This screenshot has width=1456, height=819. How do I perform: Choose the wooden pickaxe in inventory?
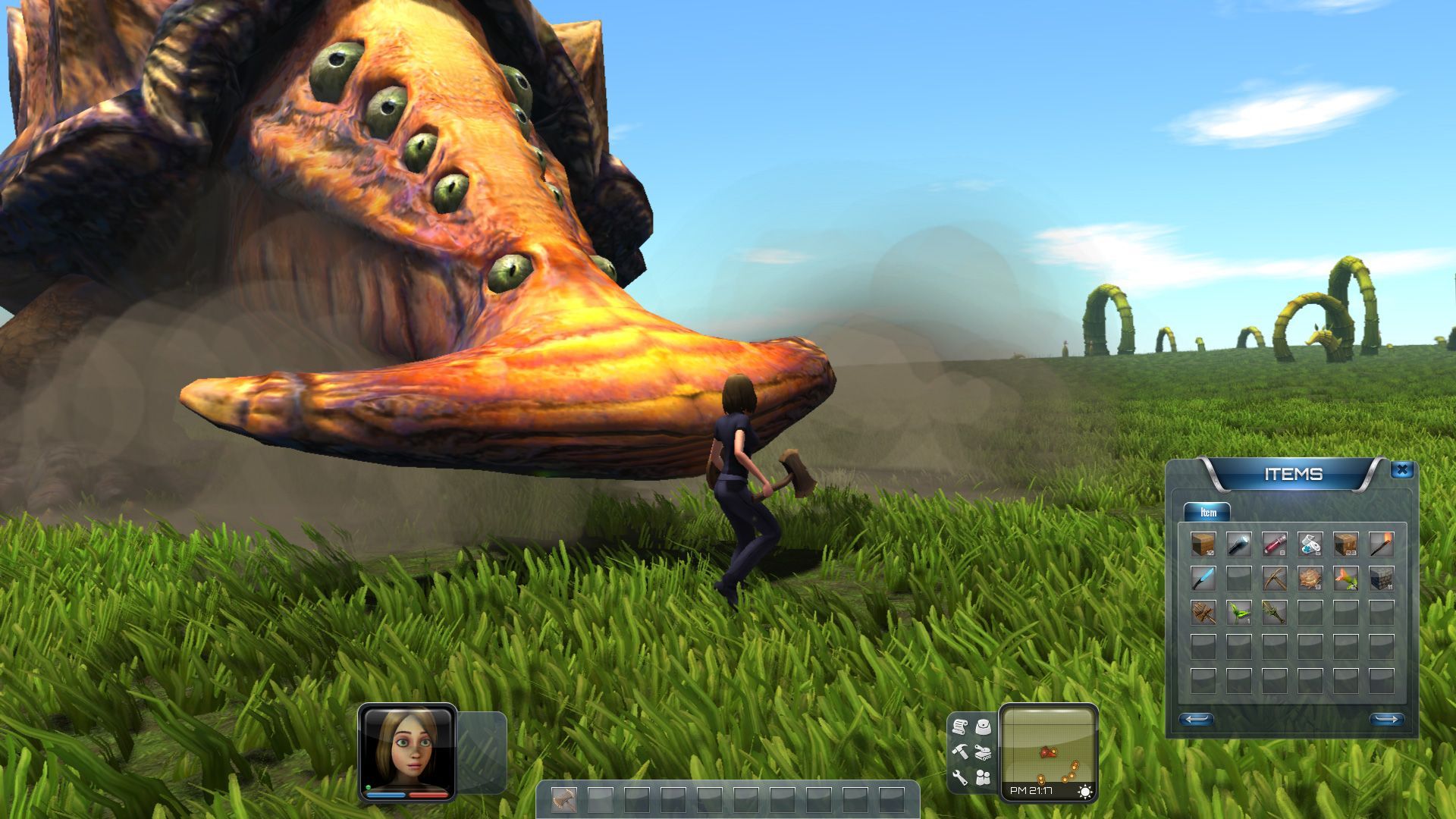pos(1274,579)
